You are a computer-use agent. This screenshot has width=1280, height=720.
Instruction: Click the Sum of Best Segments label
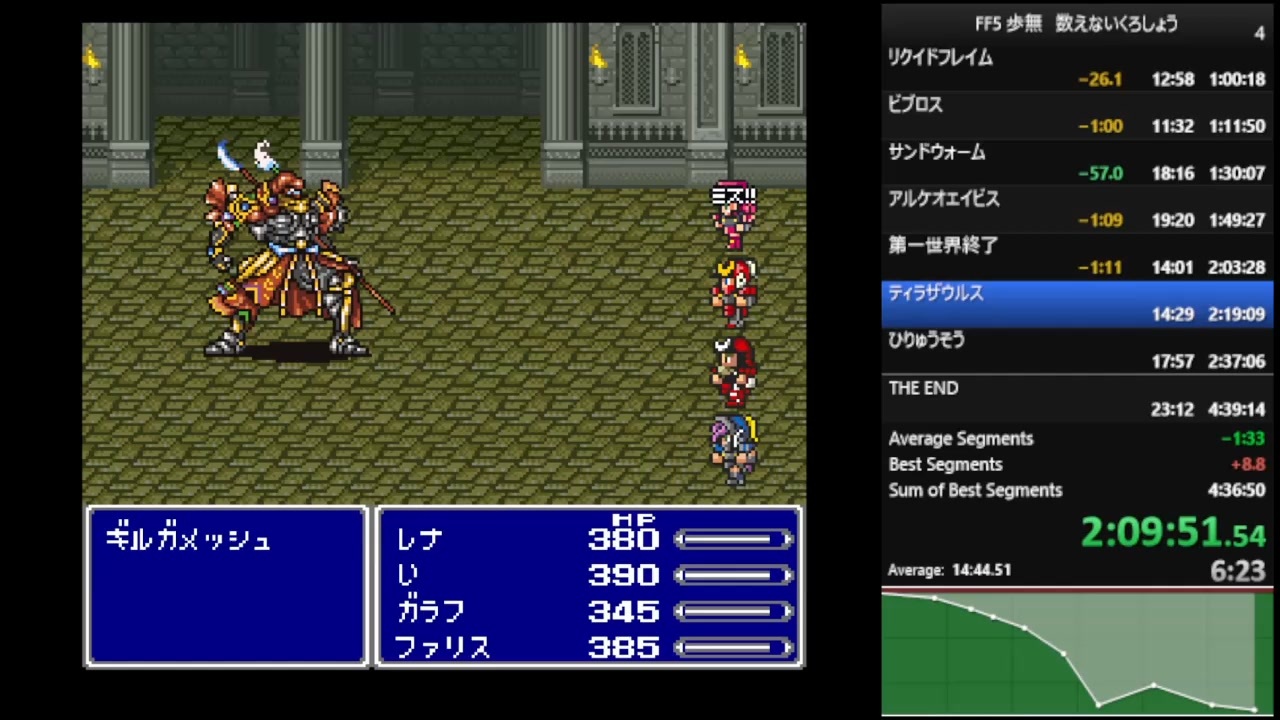pos(975,490)
